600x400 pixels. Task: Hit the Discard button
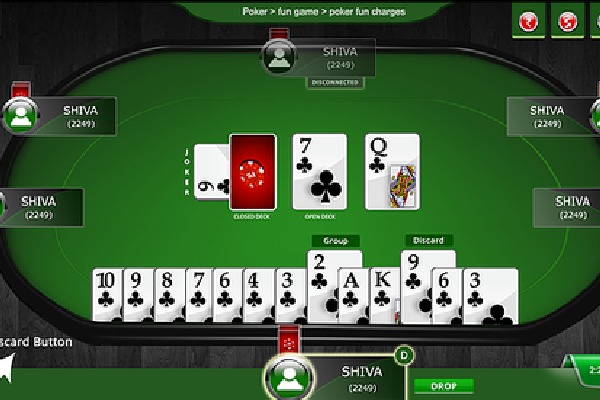click(x=426, y=240)
